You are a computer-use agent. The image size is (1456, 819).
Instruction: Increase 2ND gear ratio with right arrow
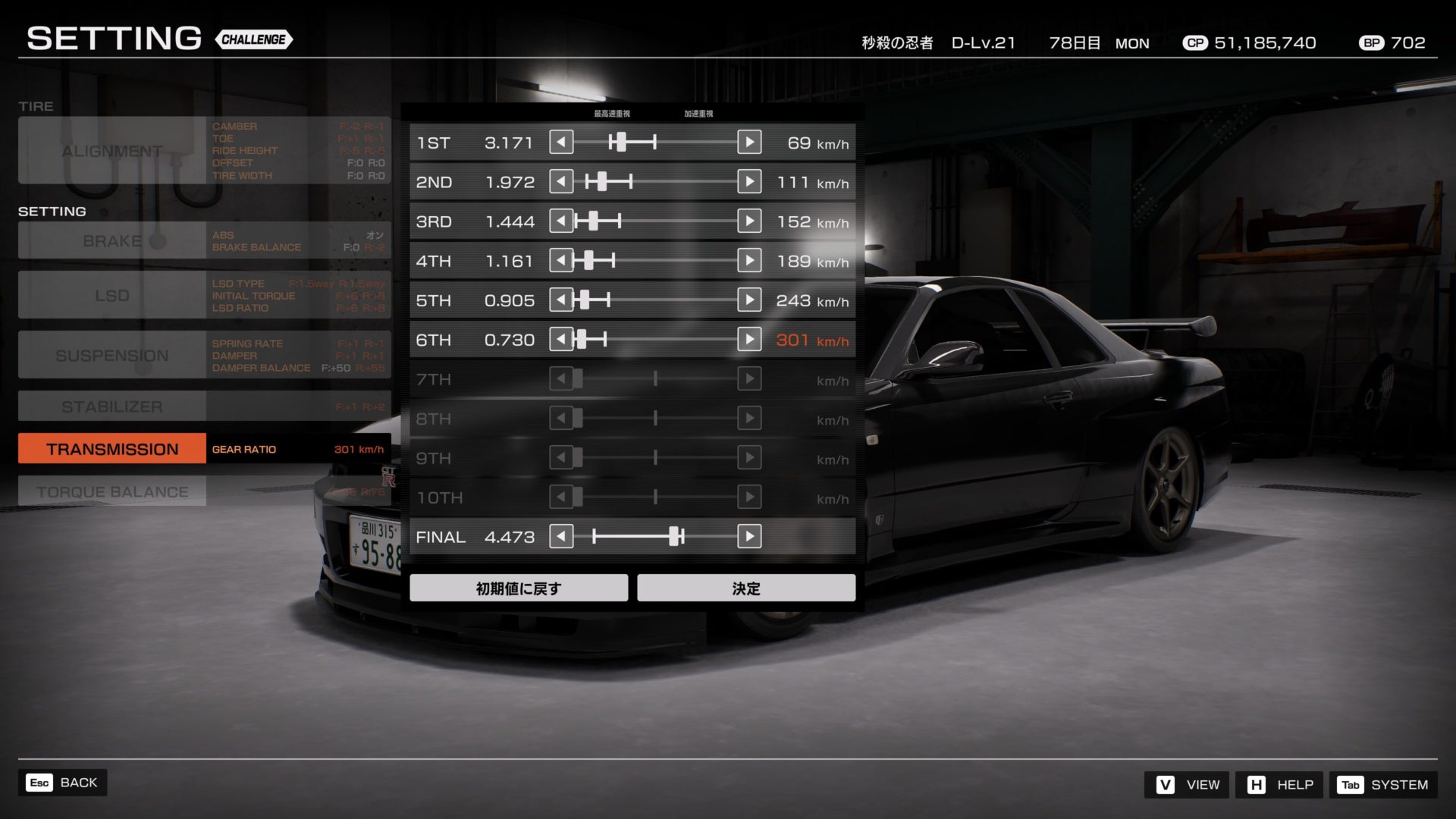point(749,181)
